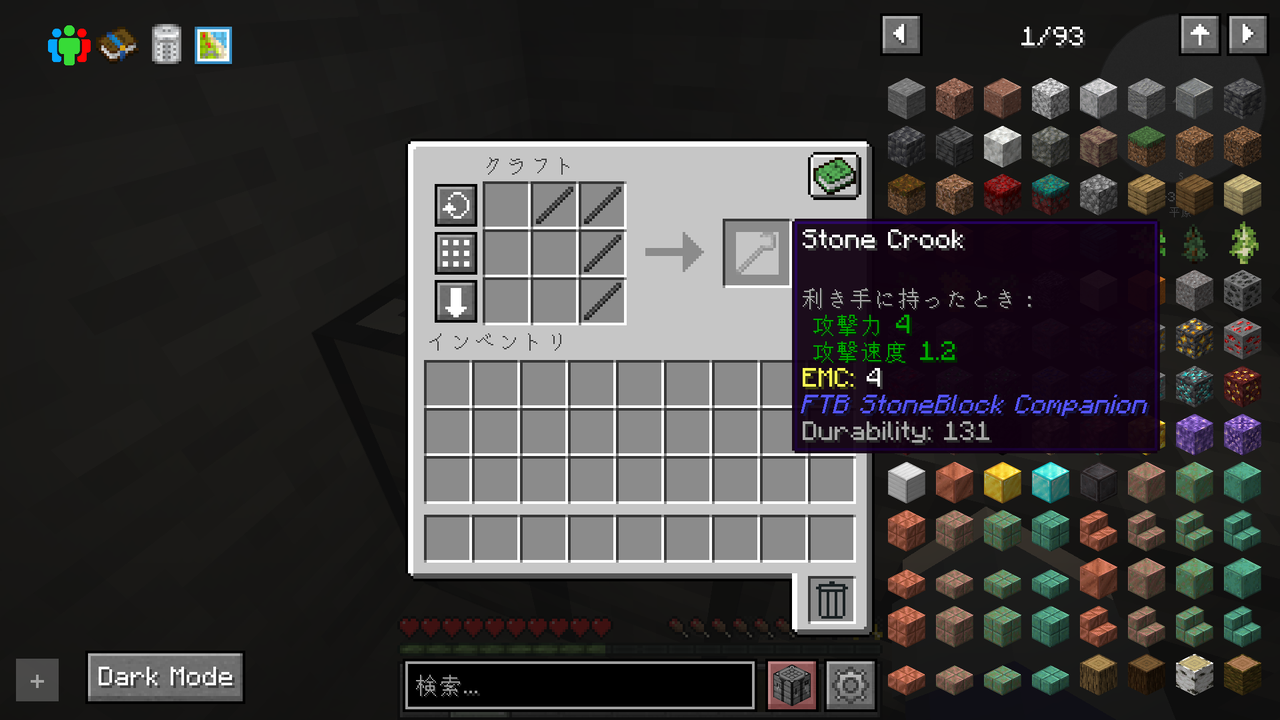This screenshot has height=720, width=1280.
Task: Open the quest book icon
Action: [x=117, y=44]
